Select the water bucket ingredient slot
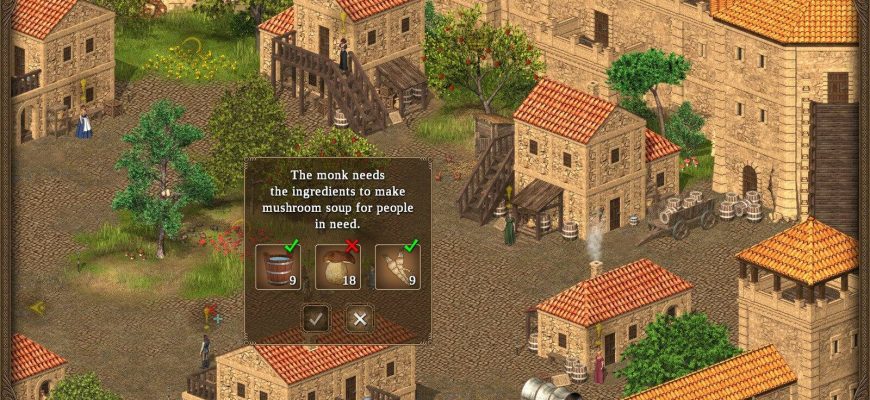Image resolution: width=870 pixels, height=400 pixels. pos(278,267)
